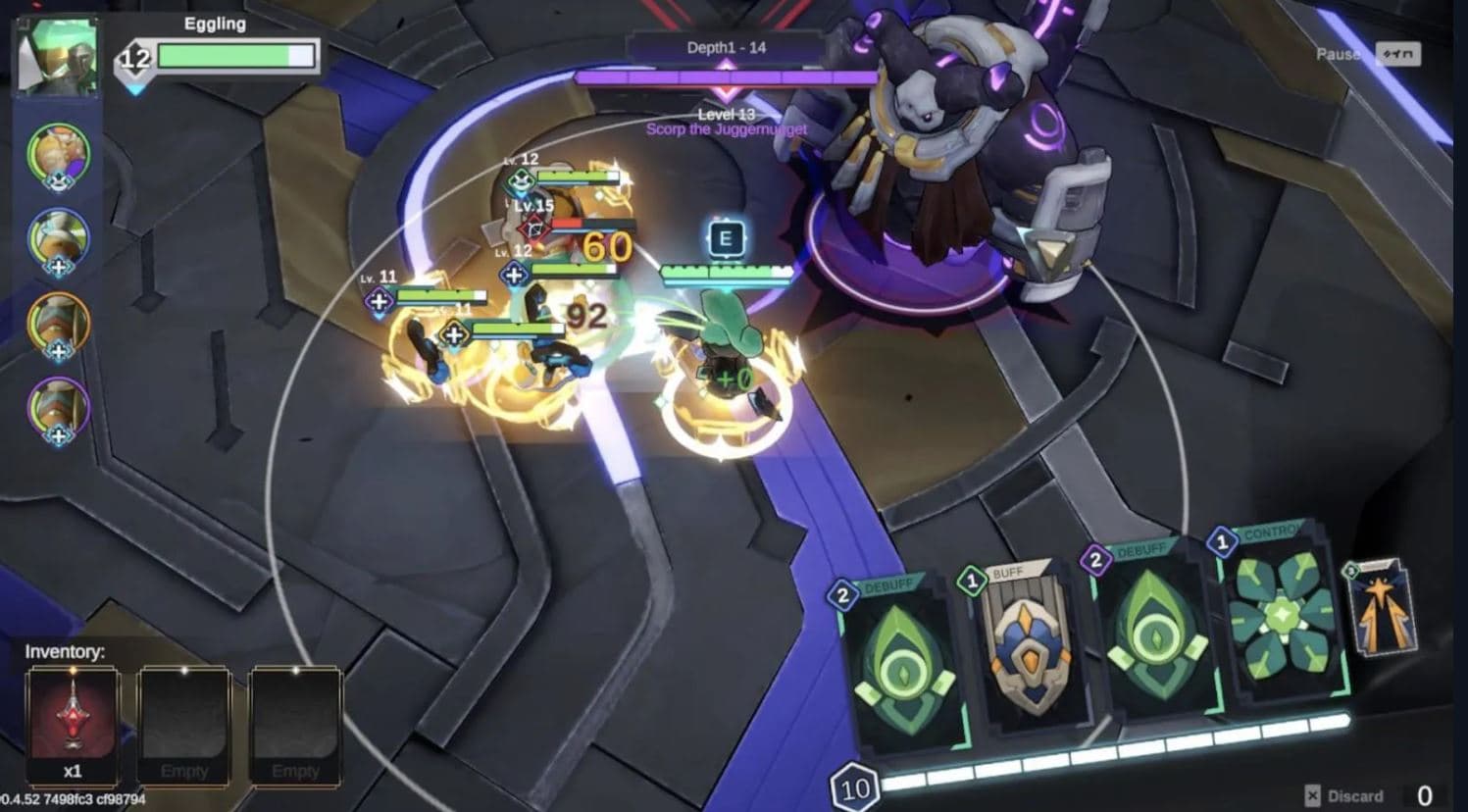
Task: Click the Pause button
Action: 1337,54
